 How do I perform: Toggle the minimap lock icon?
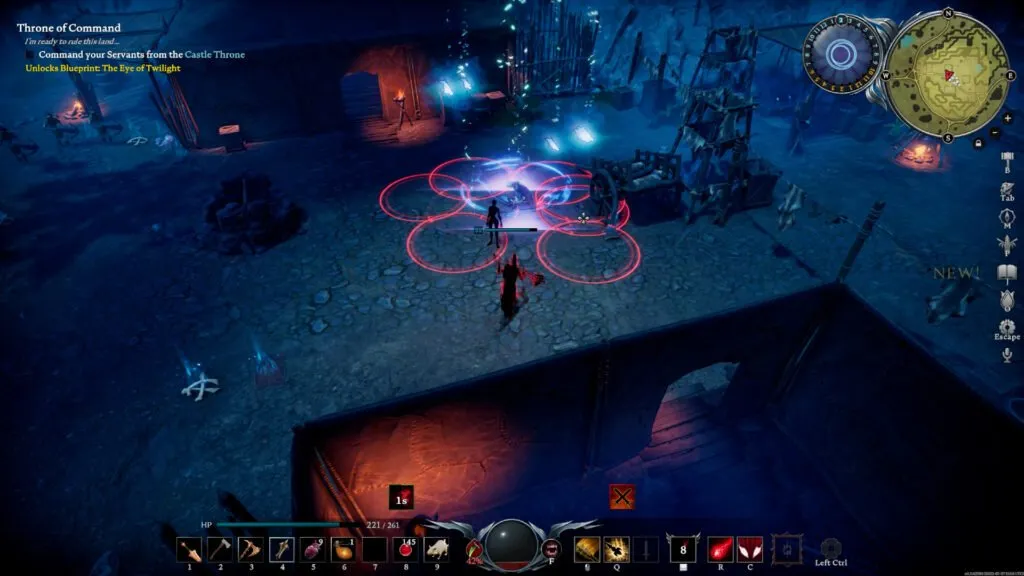(x=977, y=144)
